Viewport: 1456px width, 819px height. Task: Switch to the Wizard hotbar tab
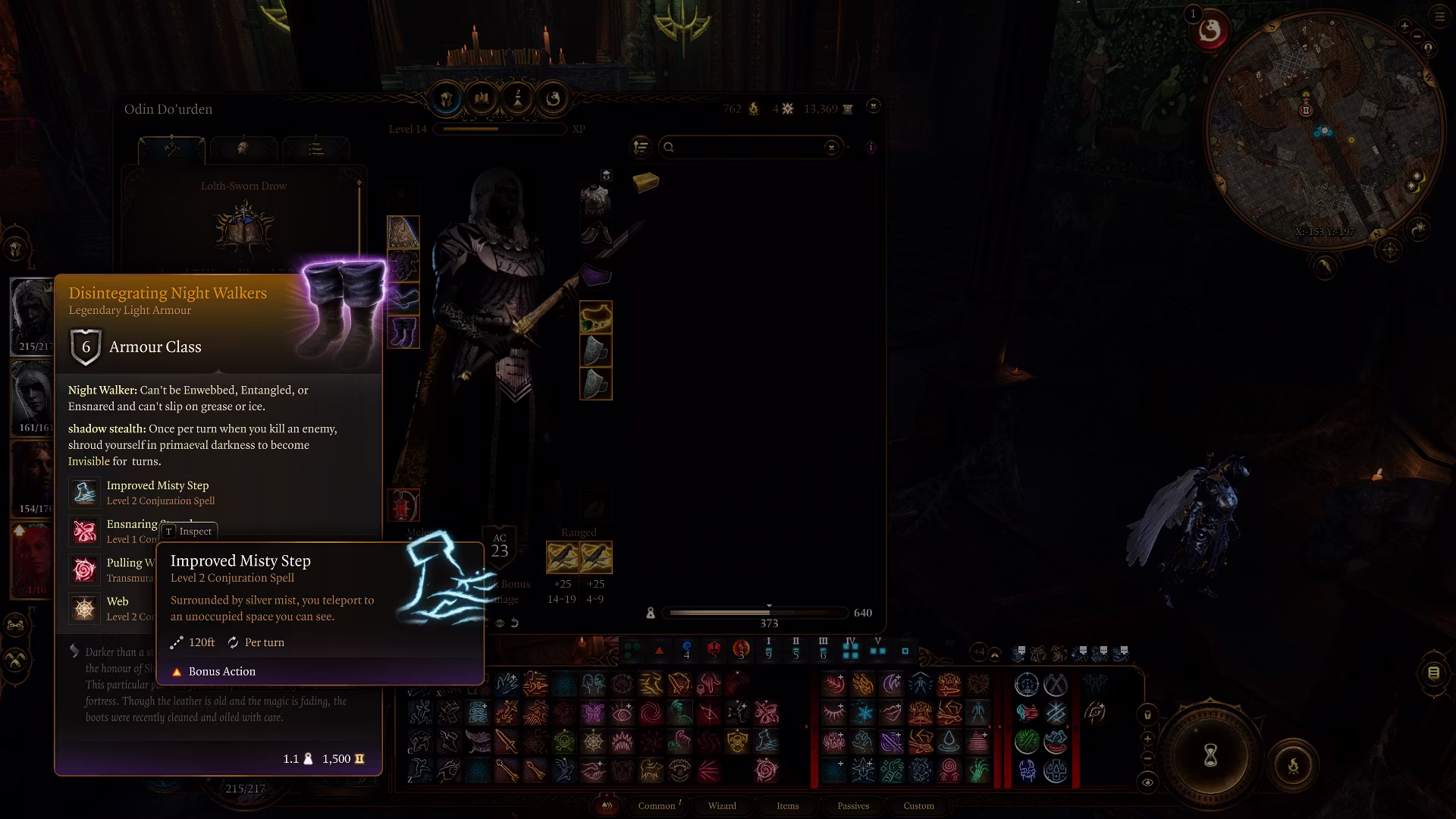722,805
